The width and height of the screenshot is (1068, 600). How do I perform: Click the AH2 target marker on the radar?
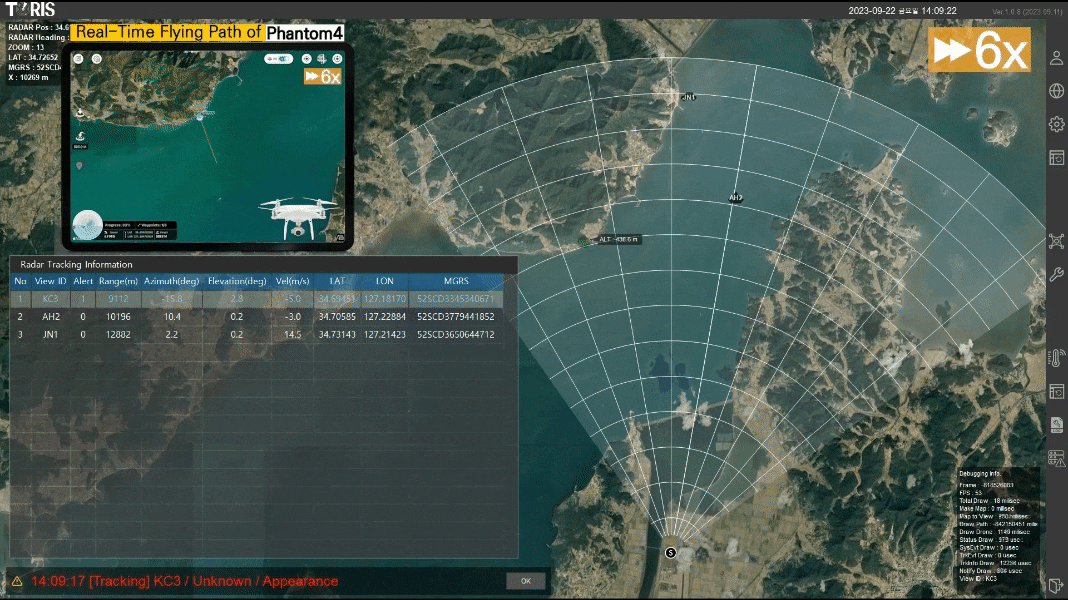coord(736,198)
